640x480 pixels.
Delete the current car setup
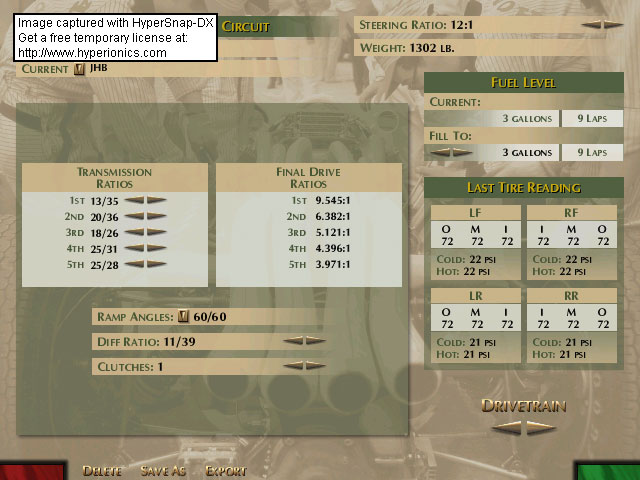click(x=102, y=470)
